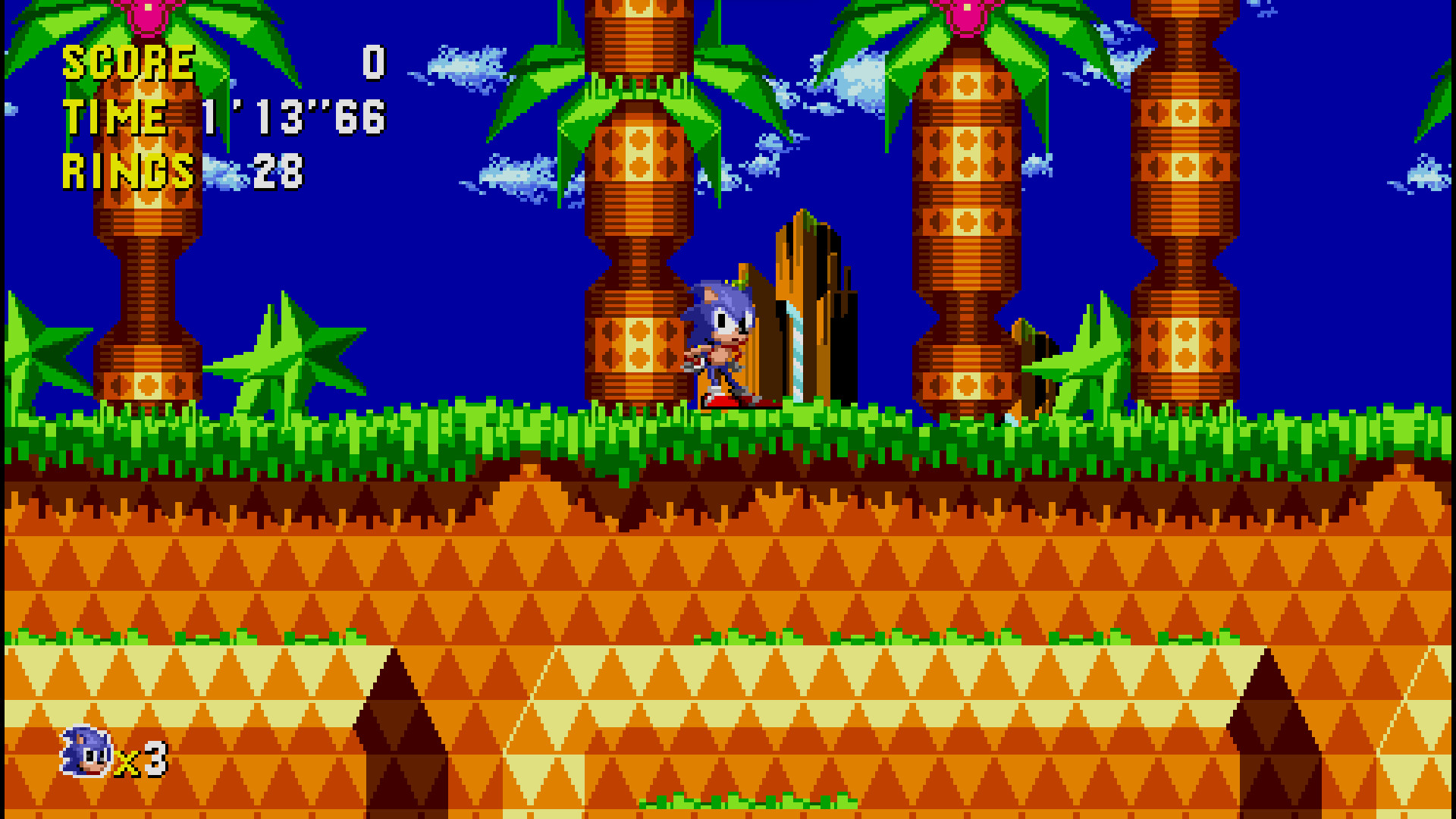Click the pink flower on the right palm tree
Image resolution: width=1456 pixels, height=819 pixels.
pyautogui.click(x=967, y=15)
